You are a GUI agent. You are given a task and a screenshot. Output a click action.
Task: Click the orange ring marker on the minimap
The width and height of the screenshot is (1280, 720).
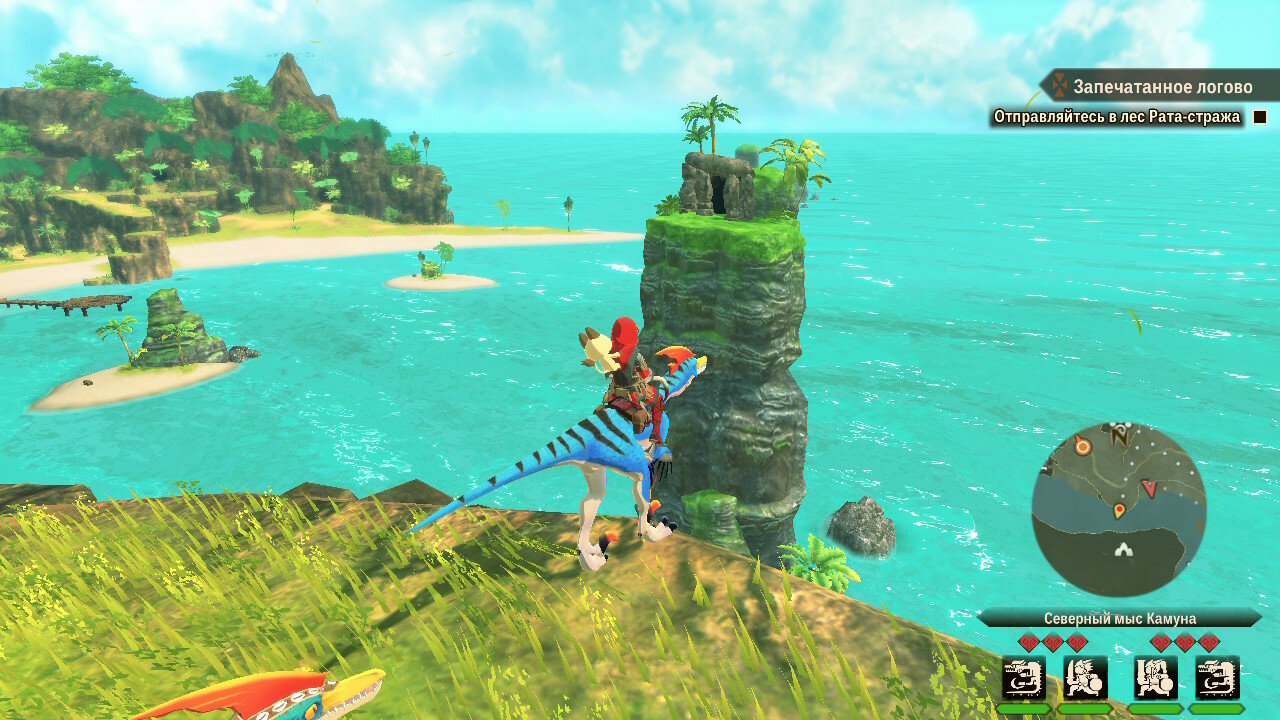pos(1082,447)
